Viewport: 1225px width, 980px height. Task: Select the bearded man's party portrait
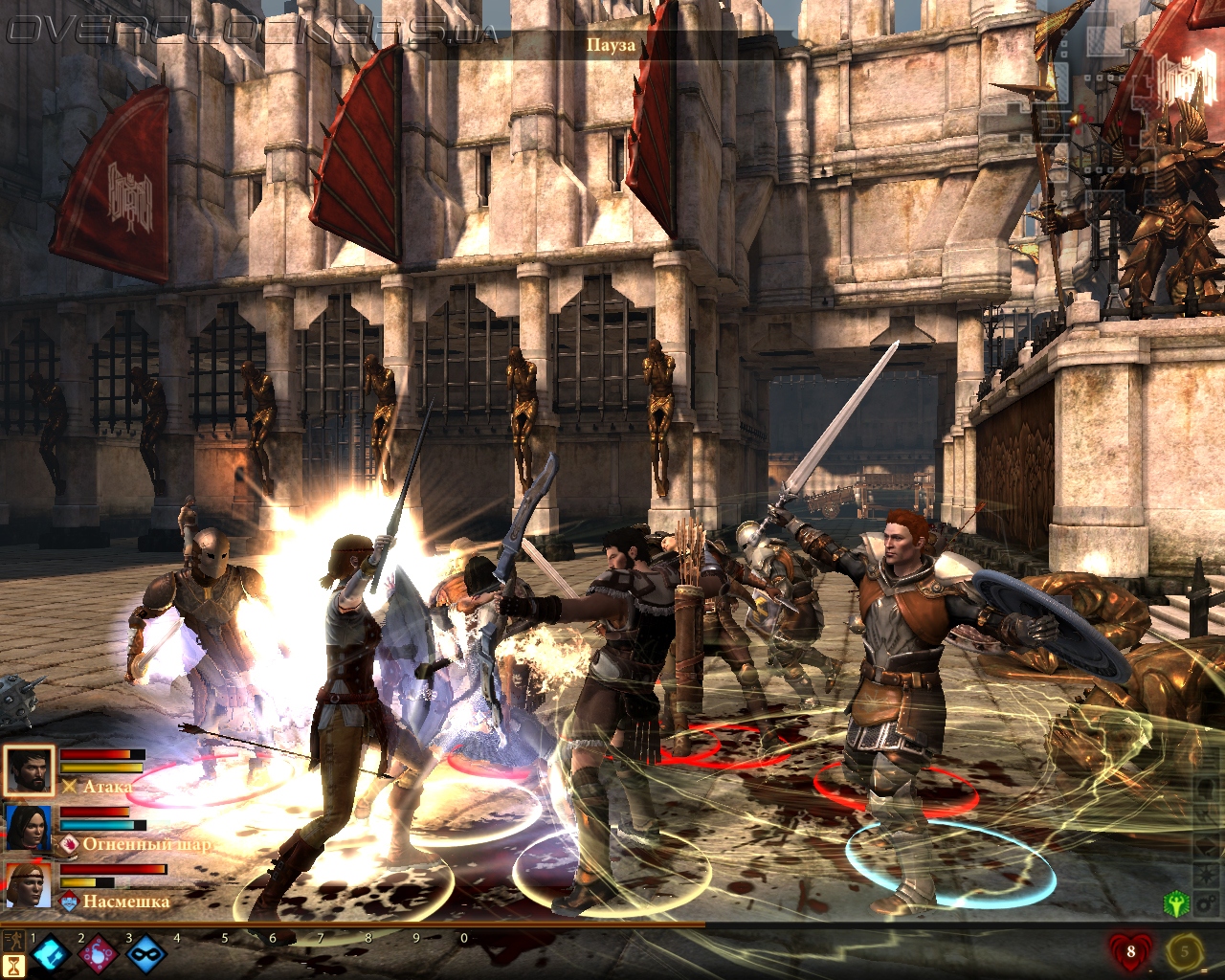28,770
